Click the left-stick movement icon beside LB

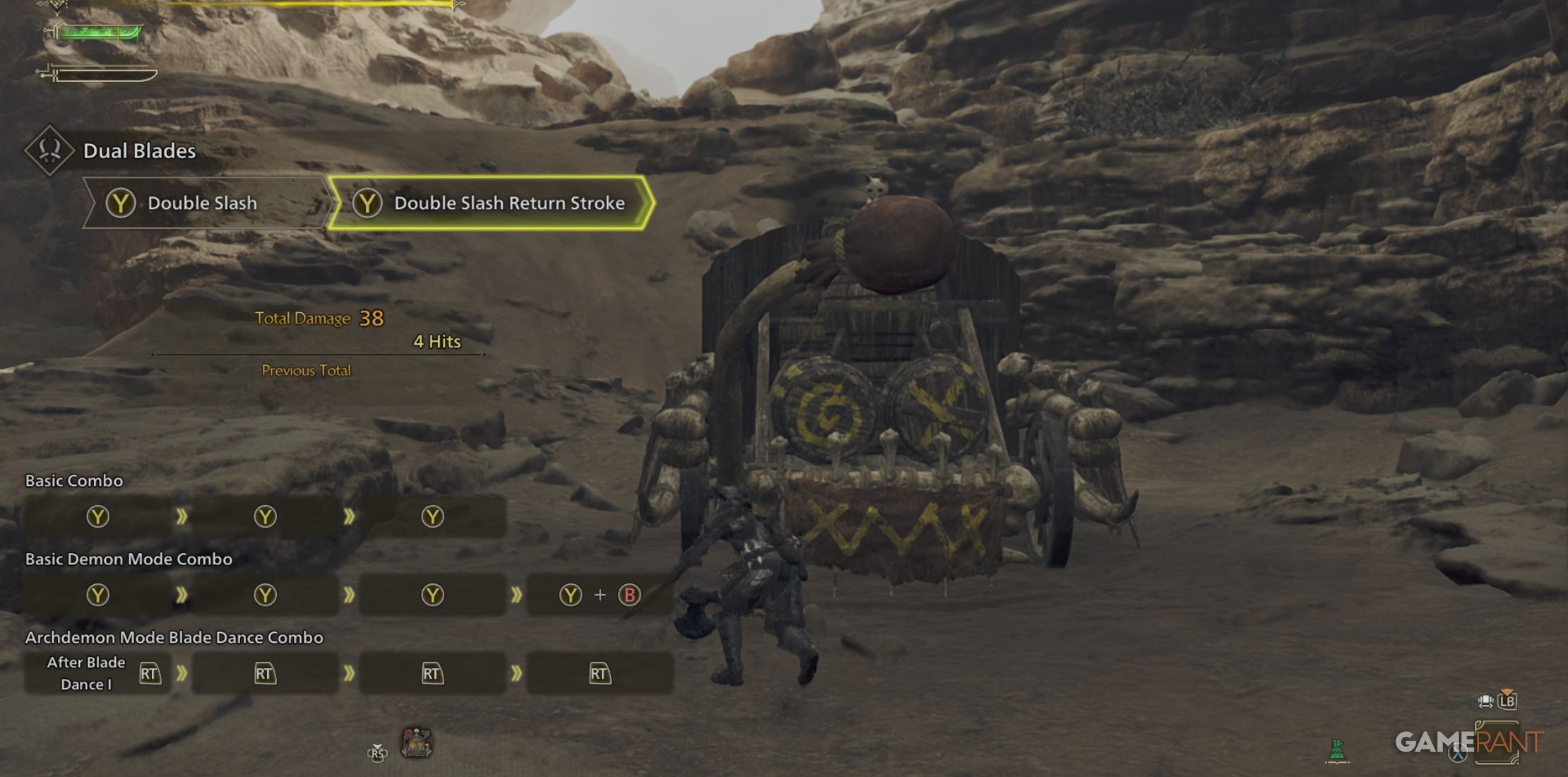(x=1485, y=702)
